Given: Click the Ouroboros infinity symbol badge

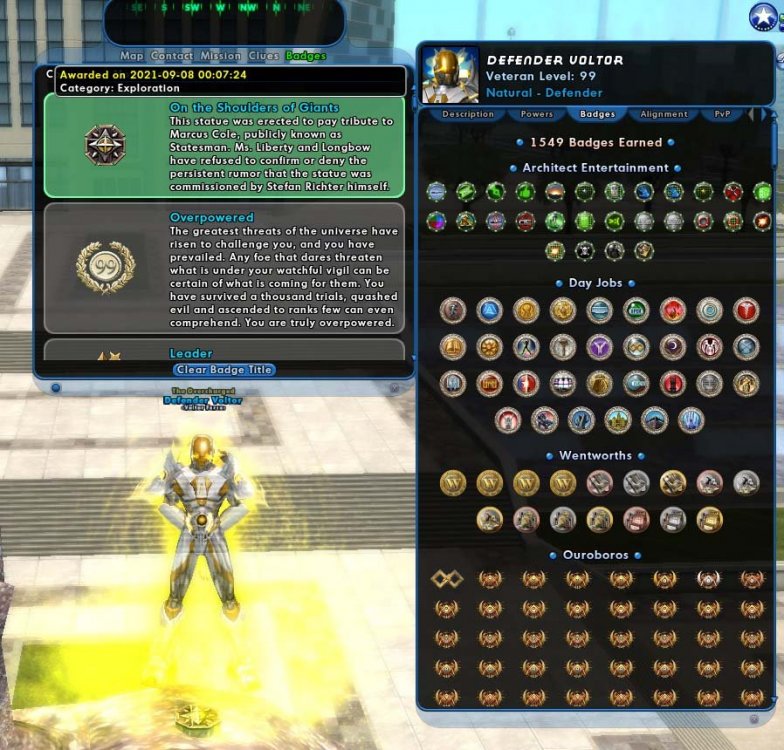Looking at the screenshot, I should click(x=446, y=578).
